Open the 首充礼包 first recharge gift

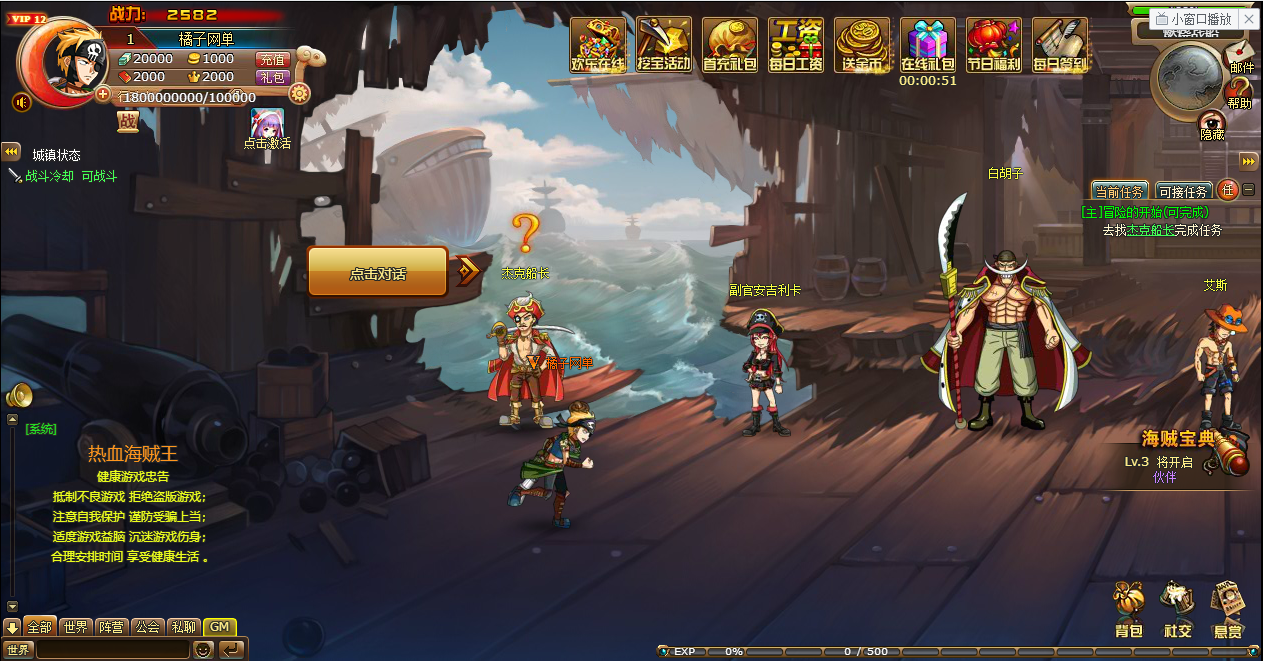730,45
